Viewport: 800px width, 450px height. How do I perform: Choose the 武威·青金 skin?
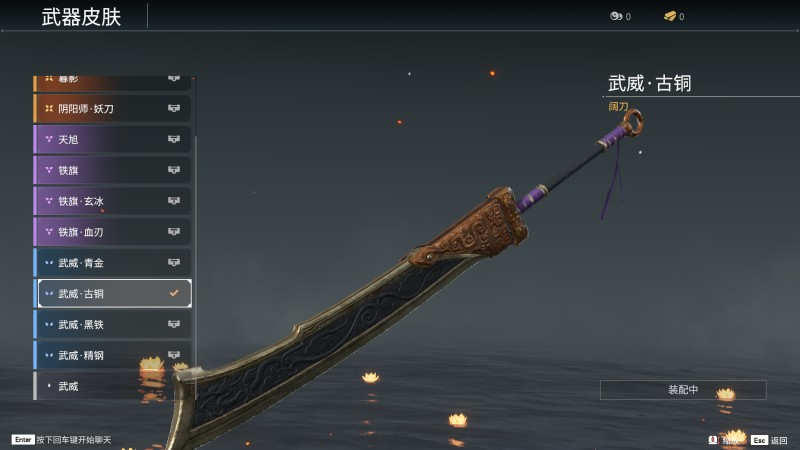tap(112, 263)
